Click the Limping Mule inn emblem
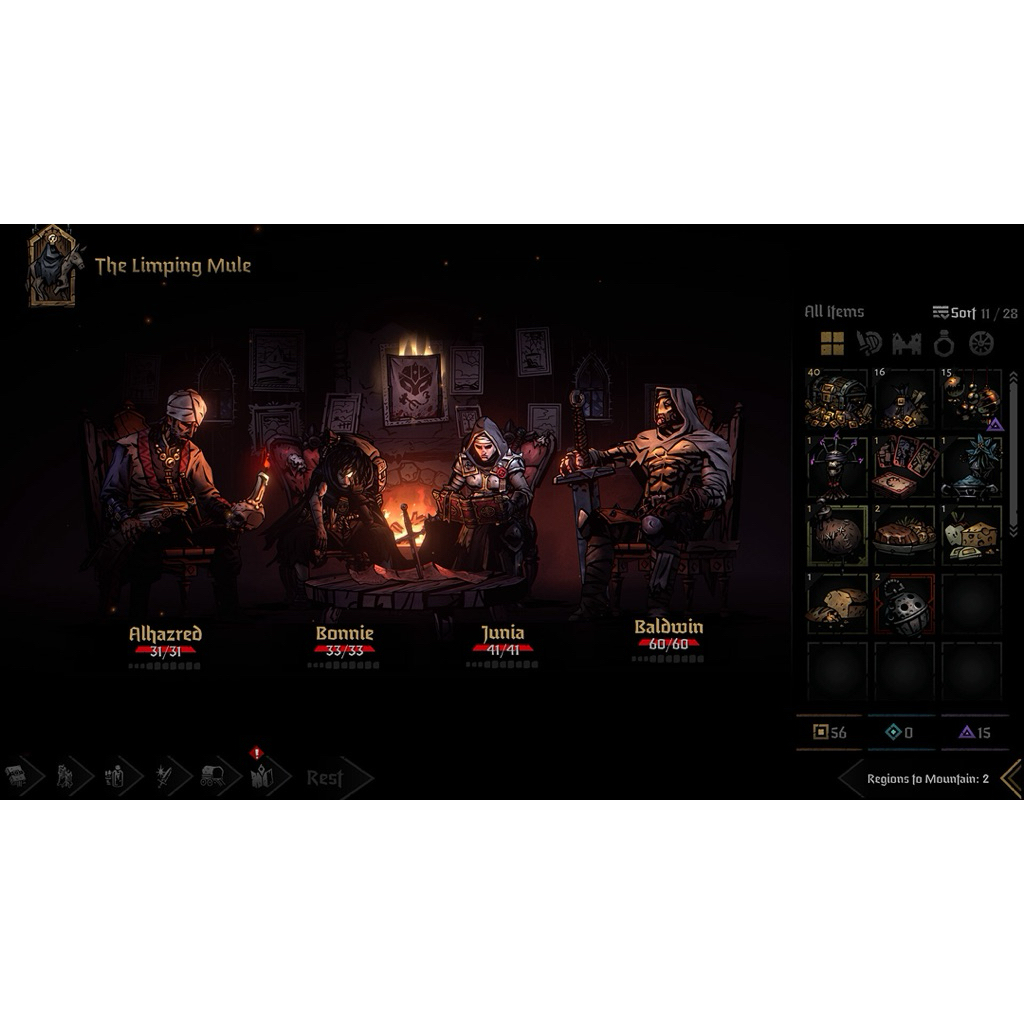Image resolution: width=1024 pixels, height=1024 pixels. click(x=52, y=264)
